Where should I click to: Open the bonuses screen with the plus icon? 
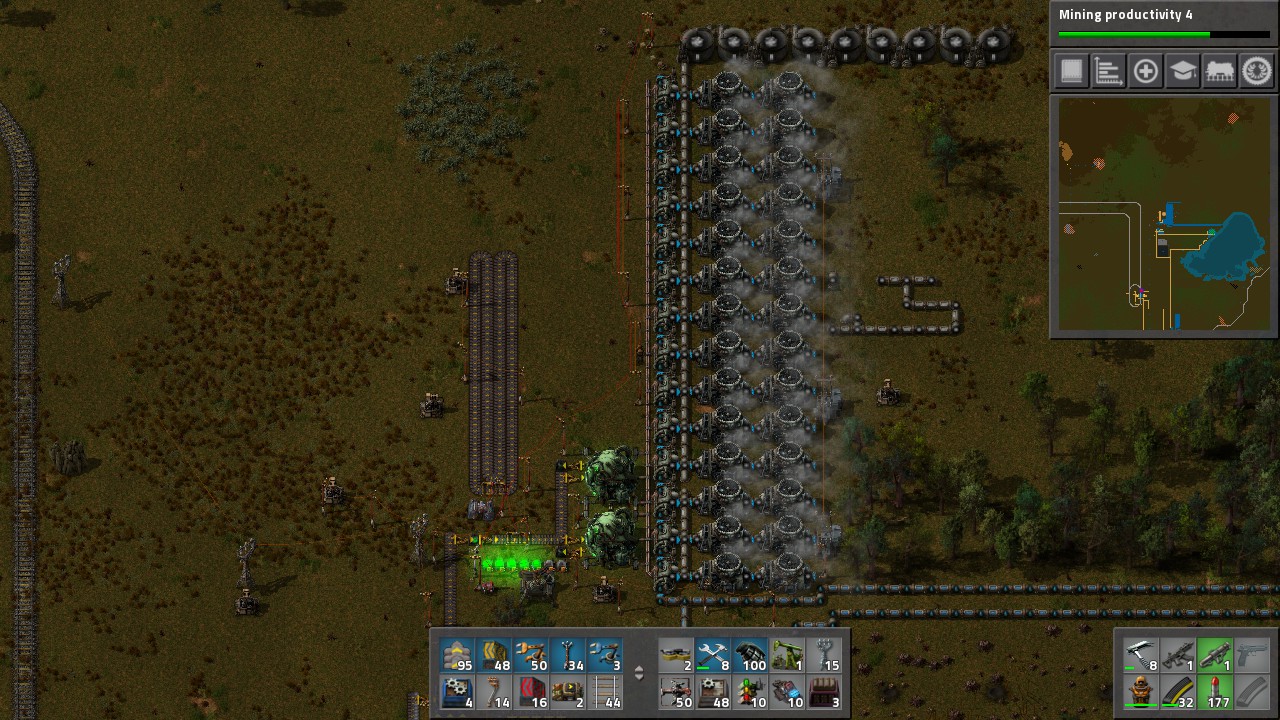(x=1145, y=71)
